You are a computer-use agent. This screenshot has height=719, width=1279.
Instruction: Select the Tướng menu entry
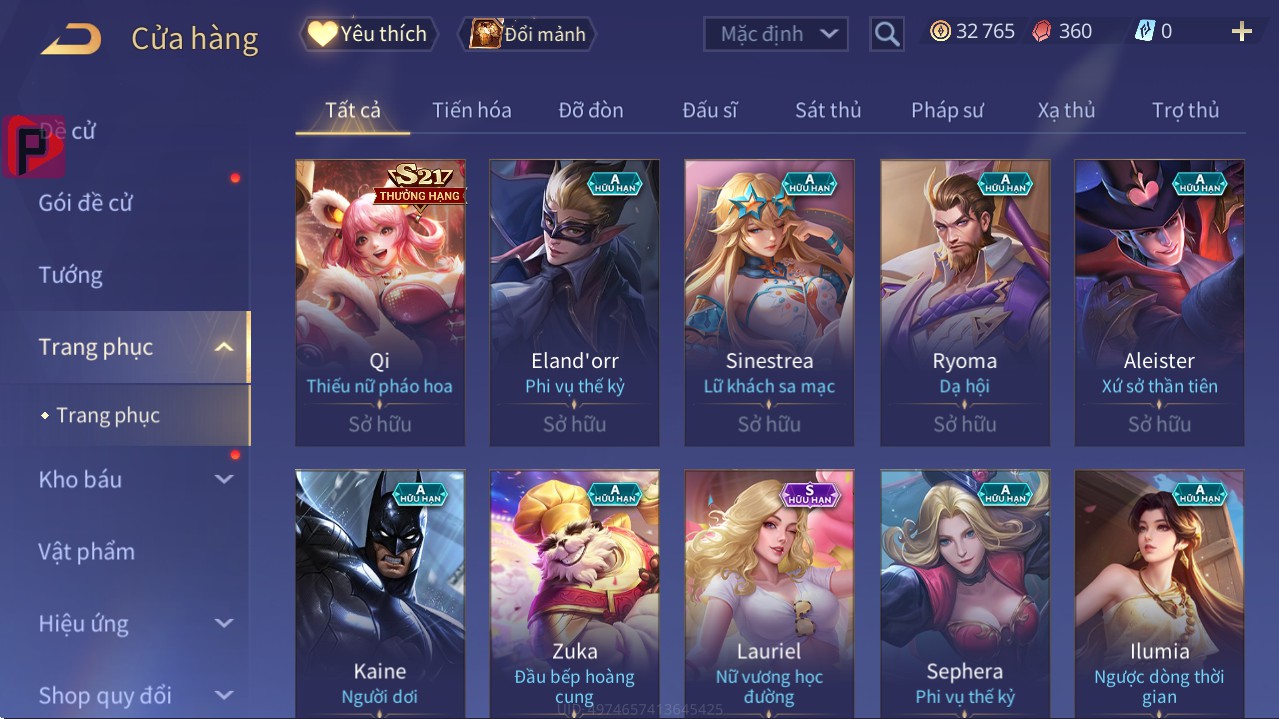(70, 275)
